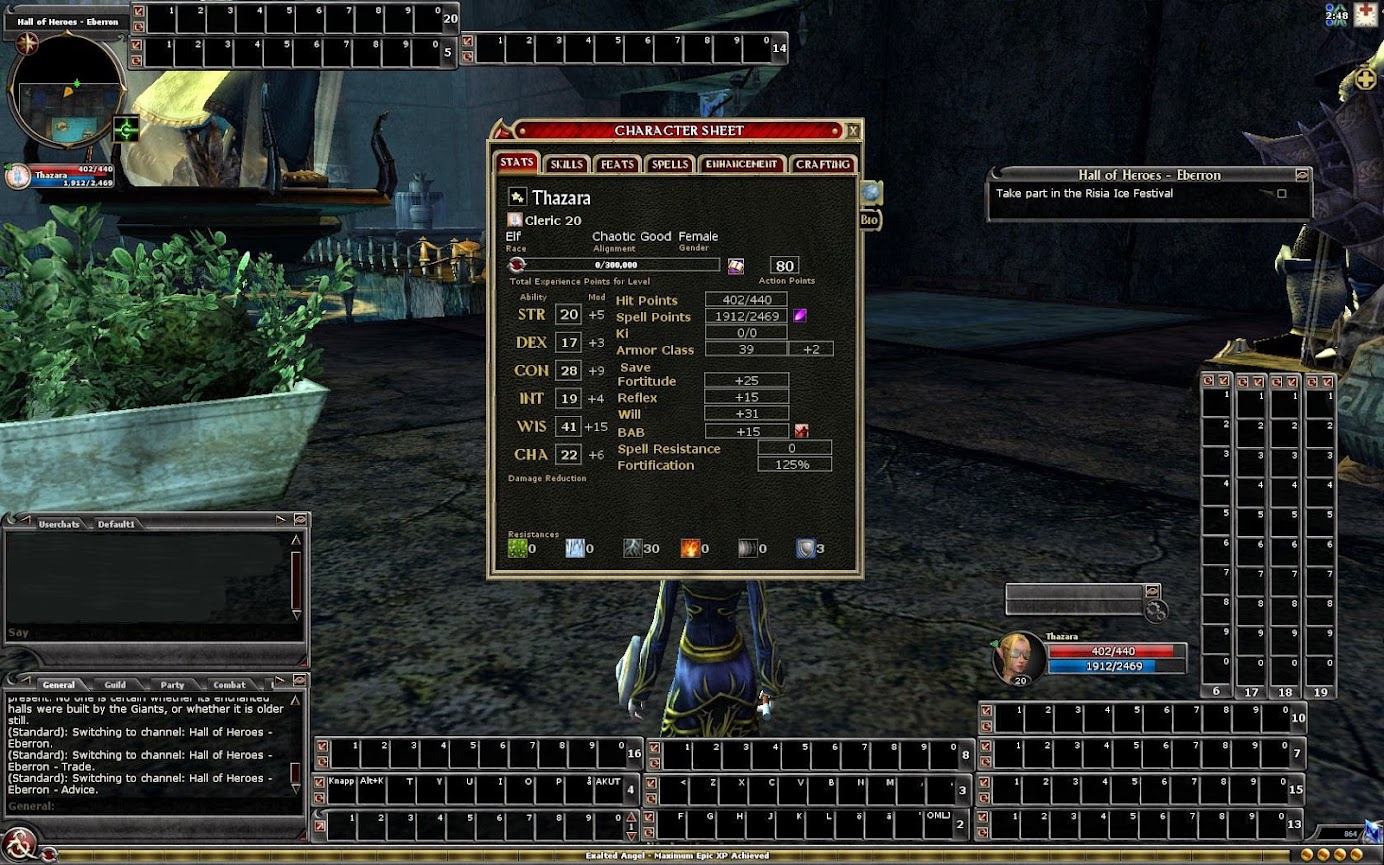This screenshot has width=1384, height=865.
Task: Toggle the Risia Ice Festival objective checkbox
Action: 1282,194
